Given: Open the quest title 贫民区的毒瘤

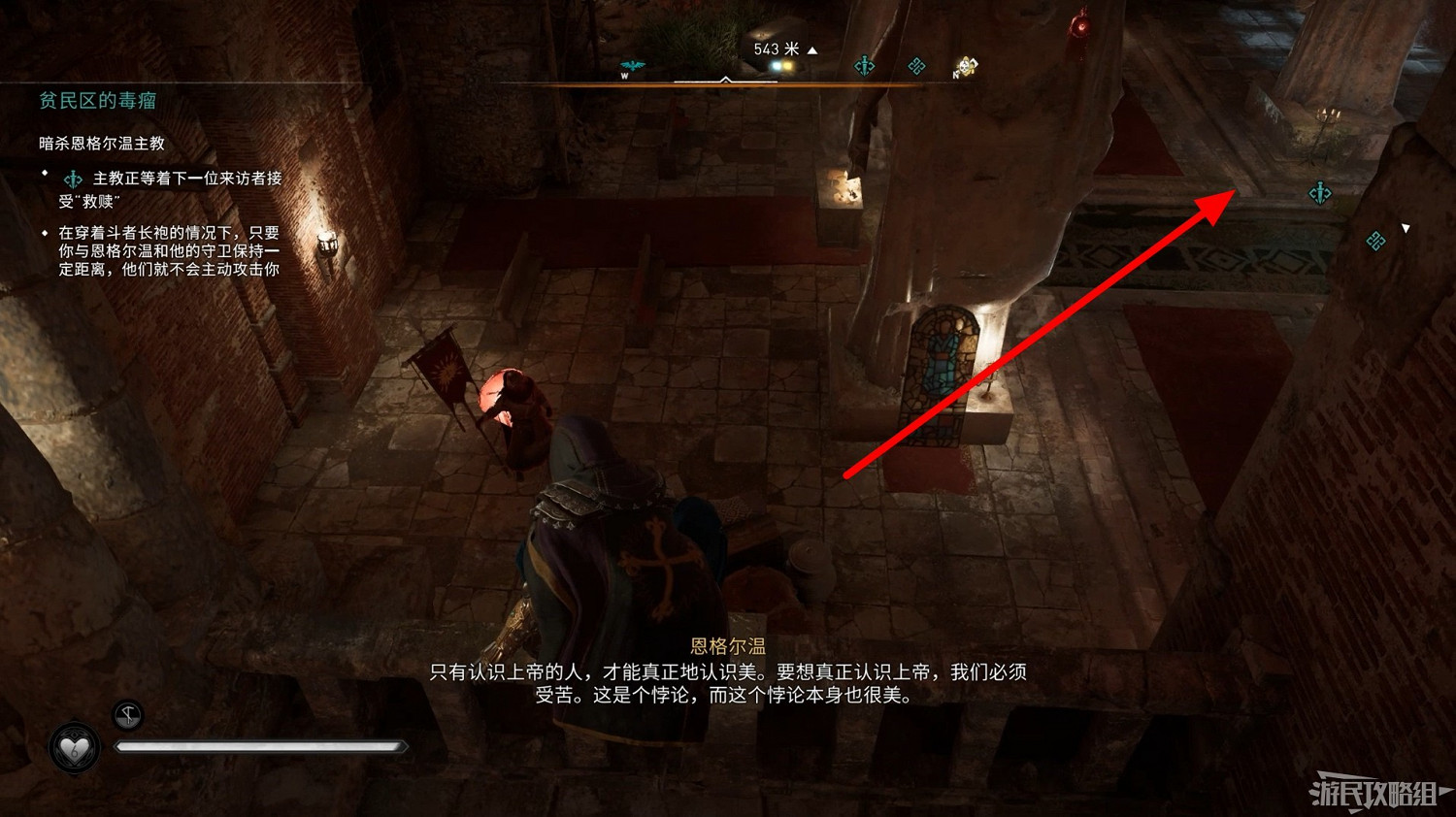Looking at the screenshot, I should coord(97,99).
